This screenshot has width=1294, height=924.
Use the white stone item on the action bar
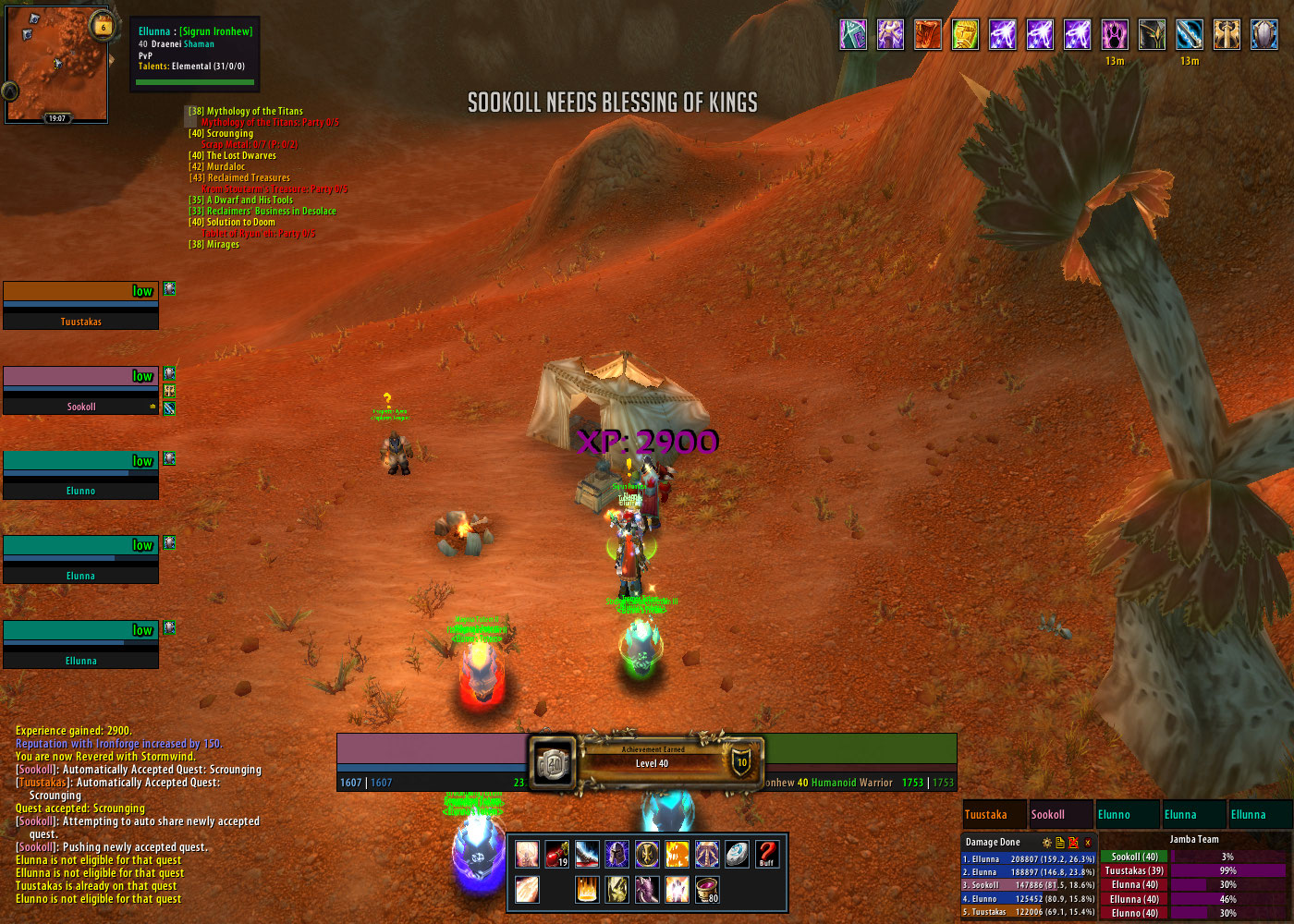tap(737, 855)
